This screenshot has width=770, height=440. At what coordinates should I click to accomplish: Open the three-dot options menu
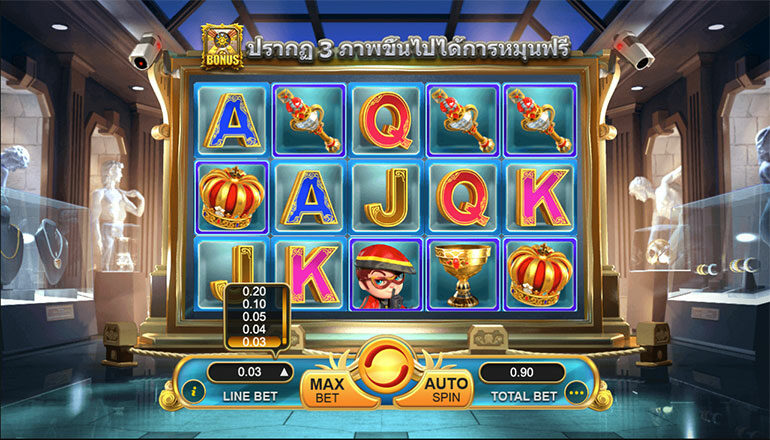[x=574, y=393]
